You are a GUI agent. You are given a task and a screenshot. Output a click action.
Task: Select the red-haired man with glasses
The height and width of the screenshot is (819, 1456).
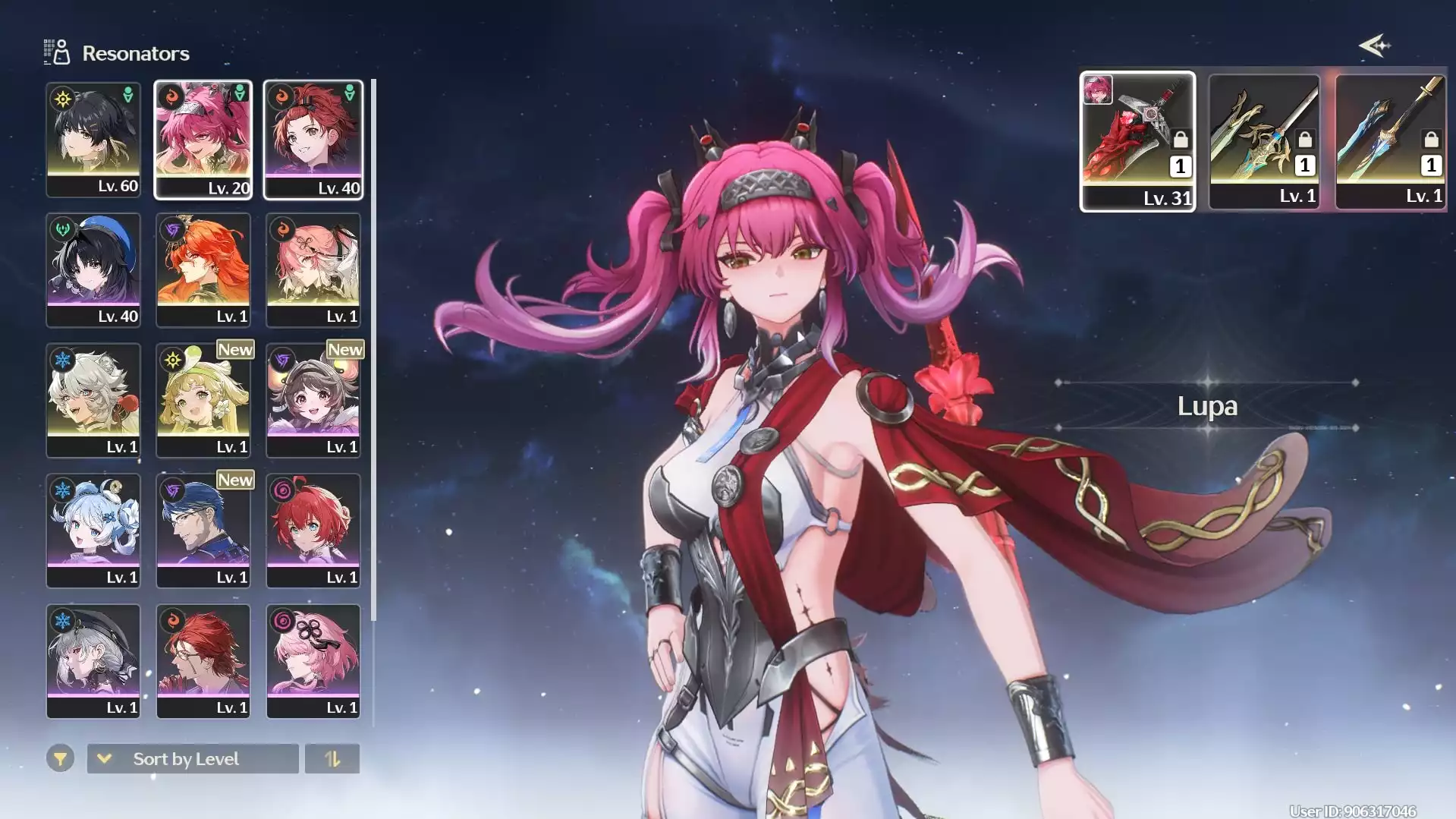[203, 661]
